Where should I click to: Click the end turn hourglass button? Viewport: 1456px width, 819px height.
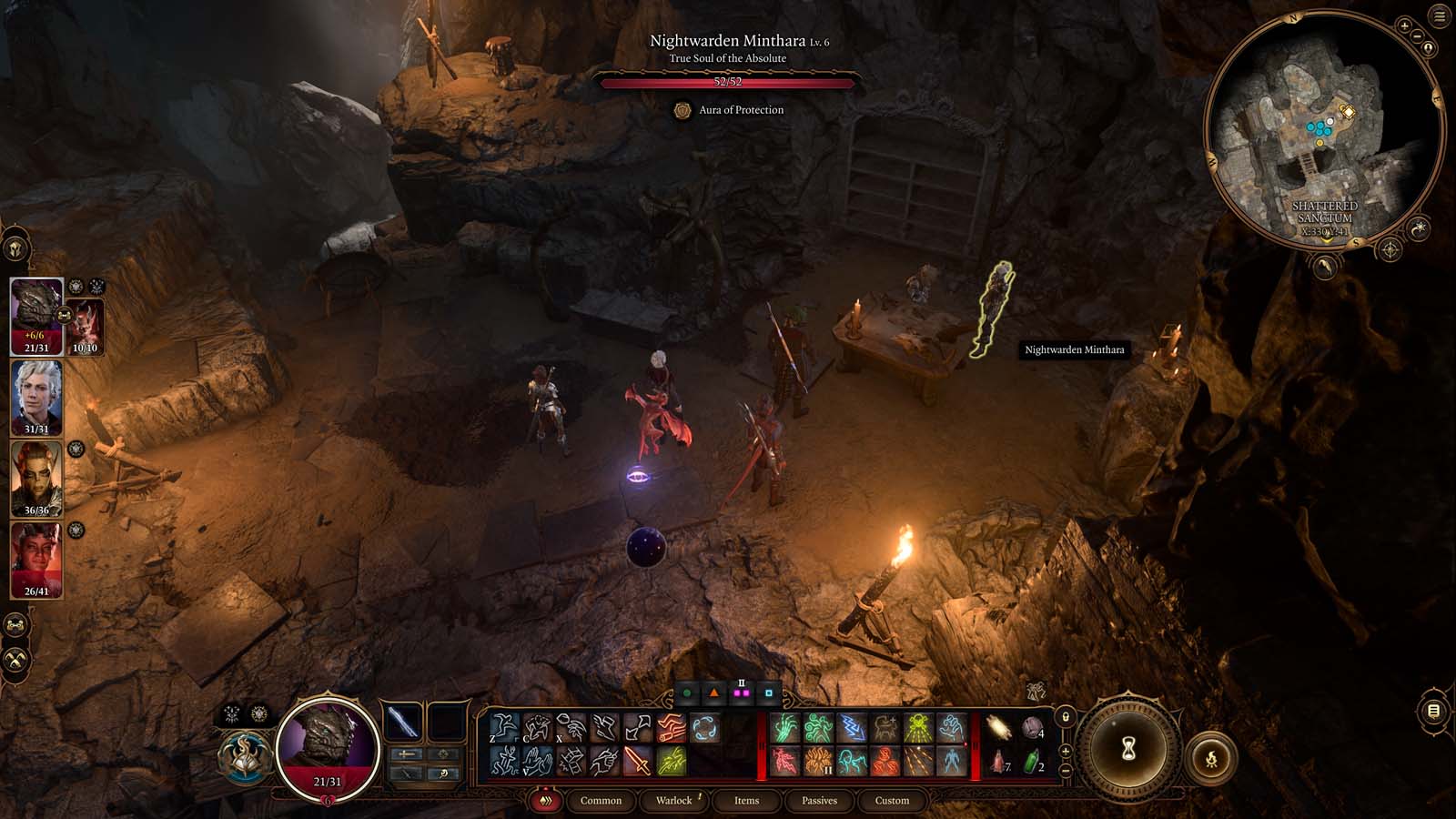(x=1129, y=749)
